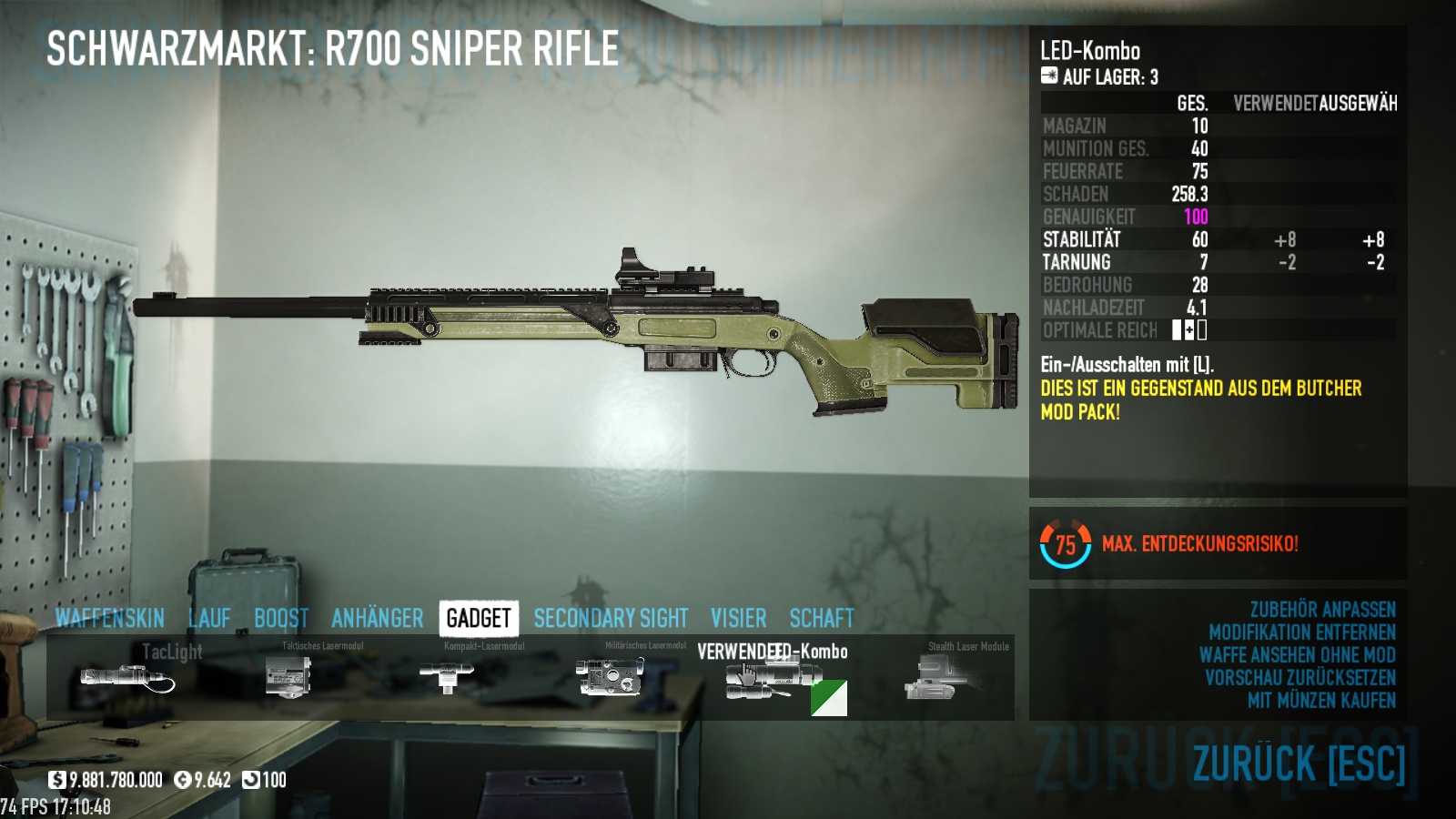Screen dimensions: 1456x819
Task: Click Vorschau zurücksetzen
Action: [x=1299, y=678]
